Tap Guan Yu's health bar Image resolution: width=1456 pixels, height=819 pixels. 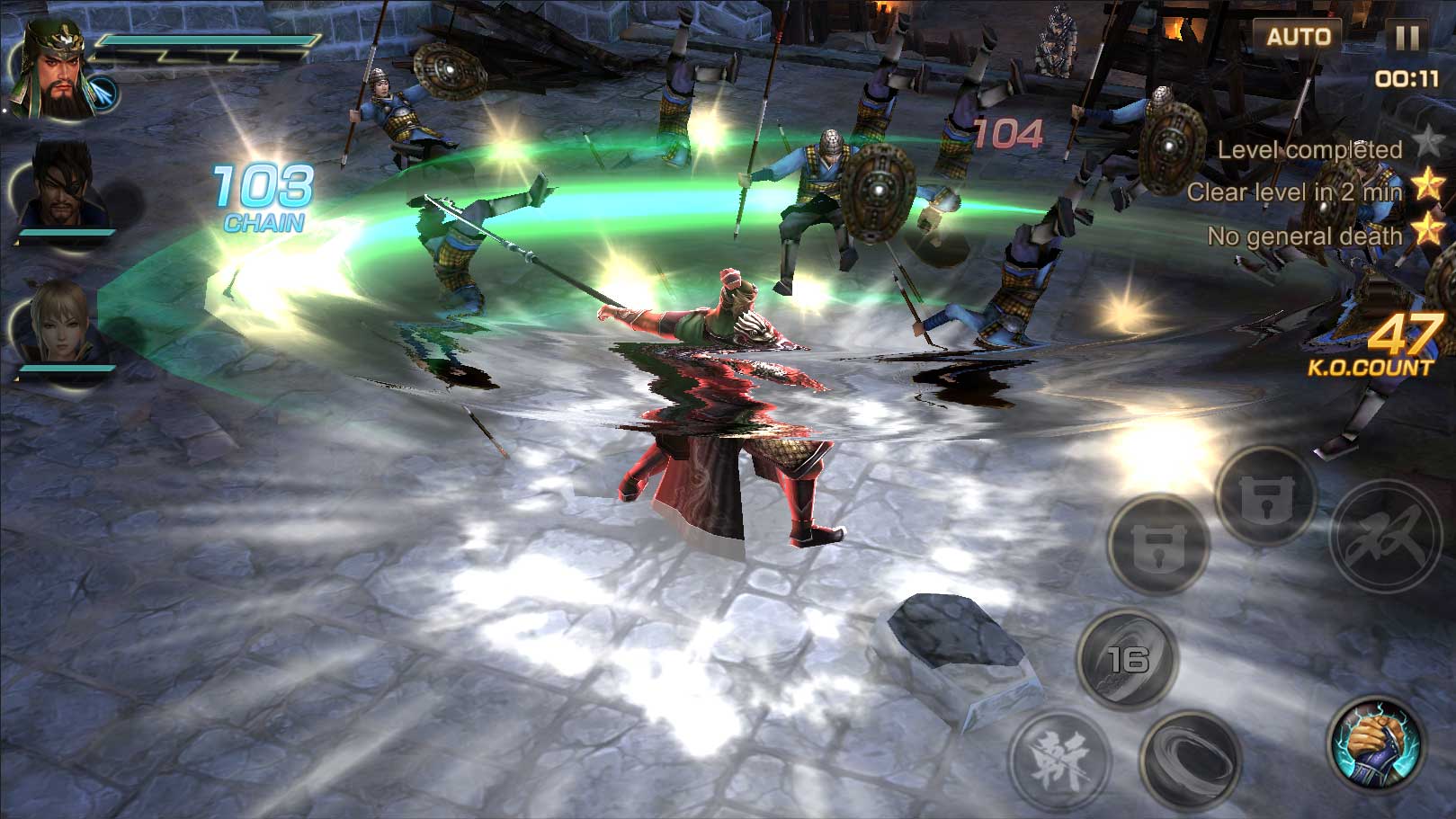point(211,40)
